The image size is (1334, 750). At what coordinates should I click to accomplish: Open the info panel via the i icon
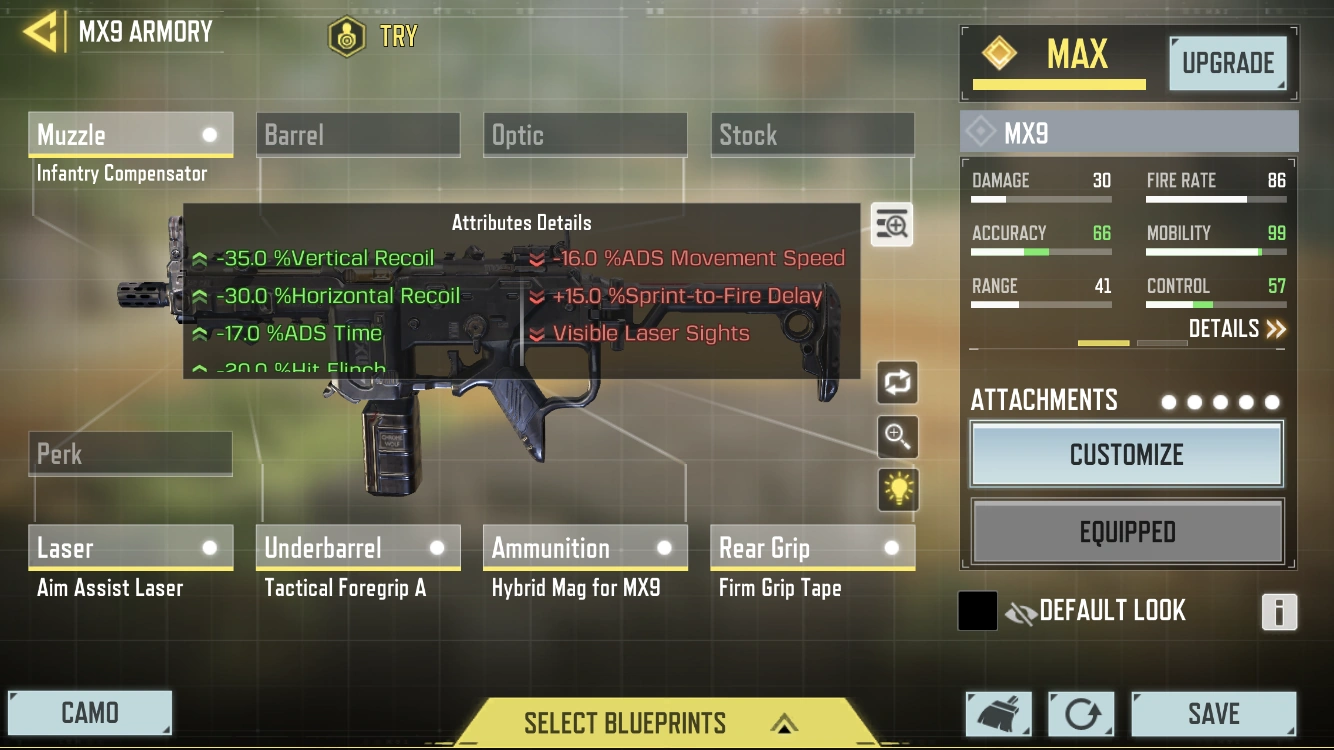(x=1279, y=613)
